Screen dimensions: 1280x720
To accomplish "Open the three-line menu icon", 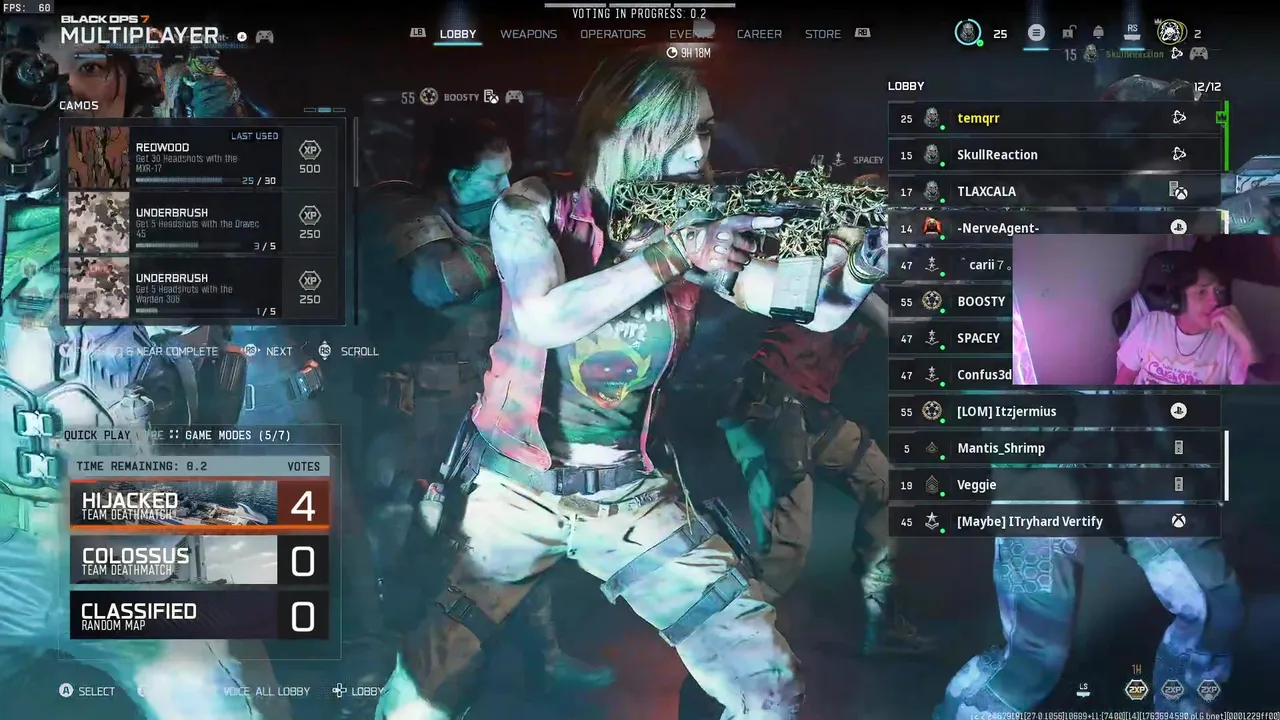I will pyautogui.click(x=1036, y=33).
